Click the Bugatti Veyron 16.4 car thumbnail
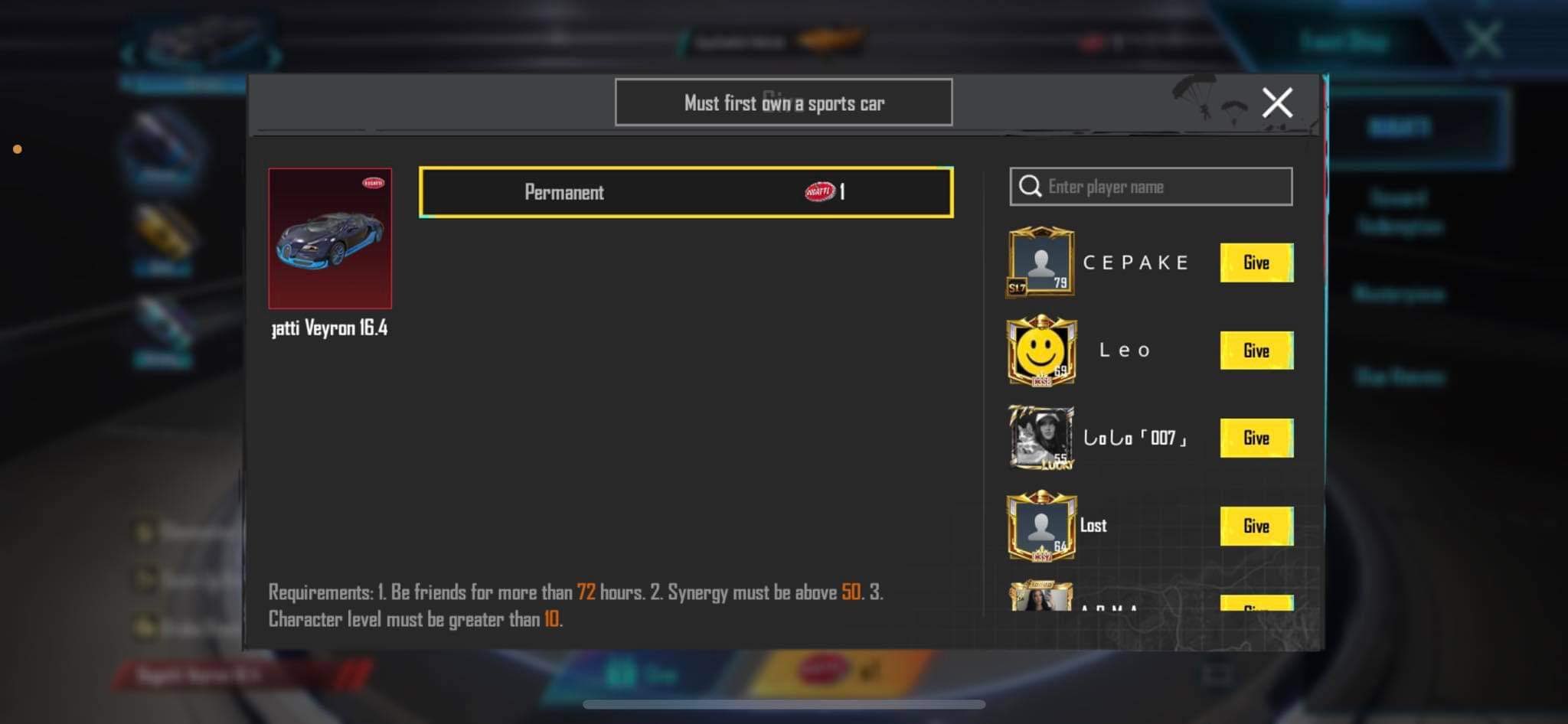The image size is (1568, 724). [x=331, y=237]
